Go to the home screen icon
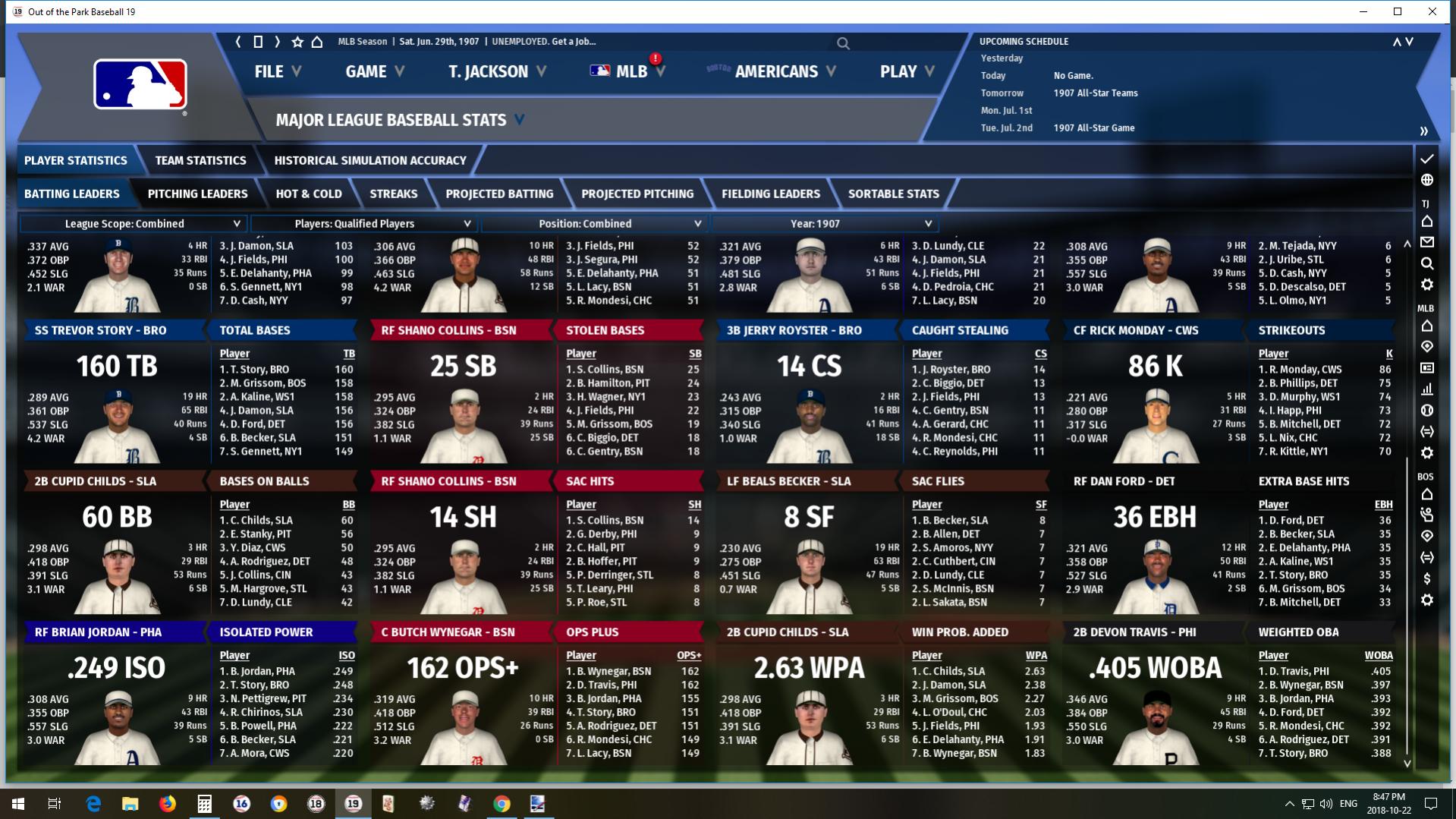The width and height of the screenshot is (1456, 819). click(317, 42)
